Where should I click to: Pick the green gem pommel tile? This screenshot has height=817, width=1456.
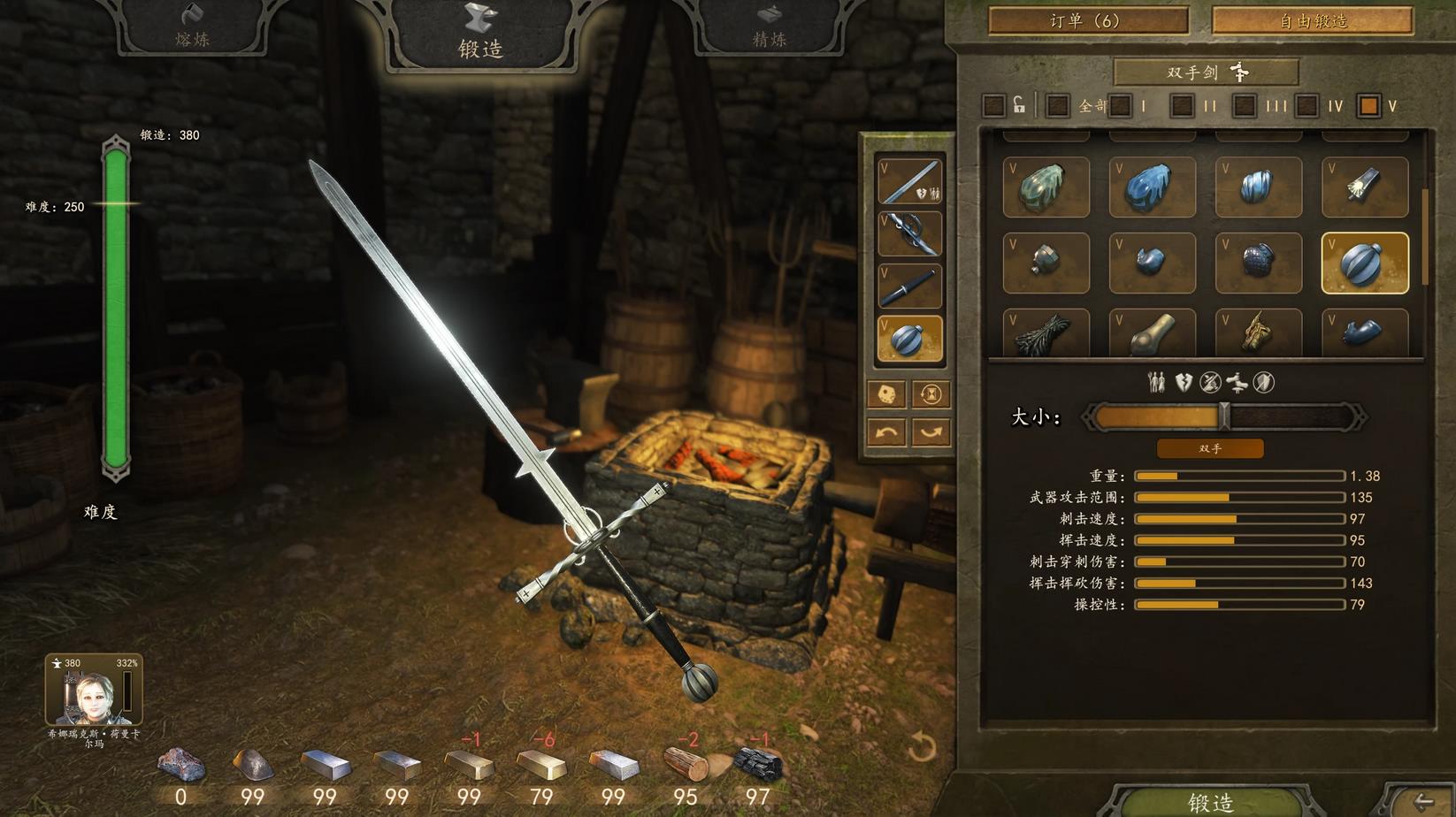(x=1046, y=187)
